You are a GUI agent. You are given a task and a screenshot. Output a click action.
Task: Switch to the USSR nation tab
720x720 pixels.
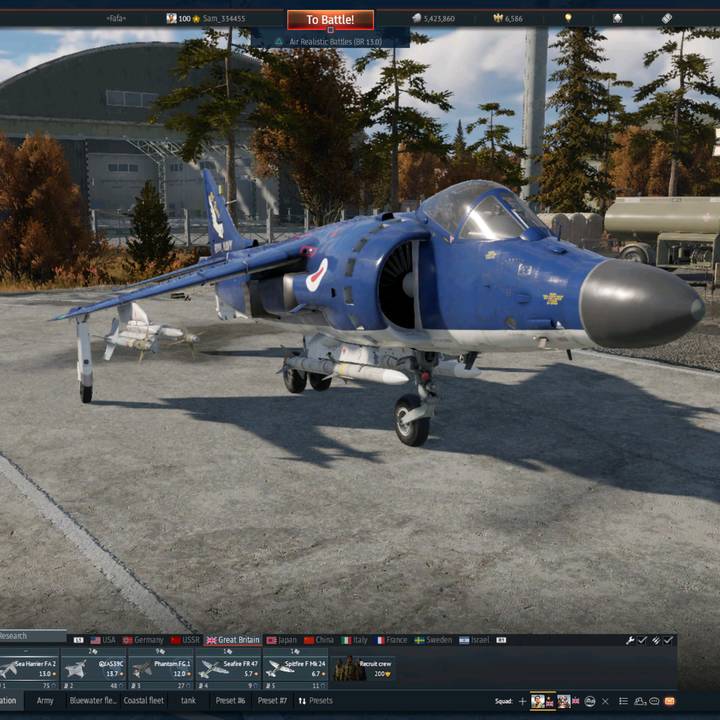(185, 640)
